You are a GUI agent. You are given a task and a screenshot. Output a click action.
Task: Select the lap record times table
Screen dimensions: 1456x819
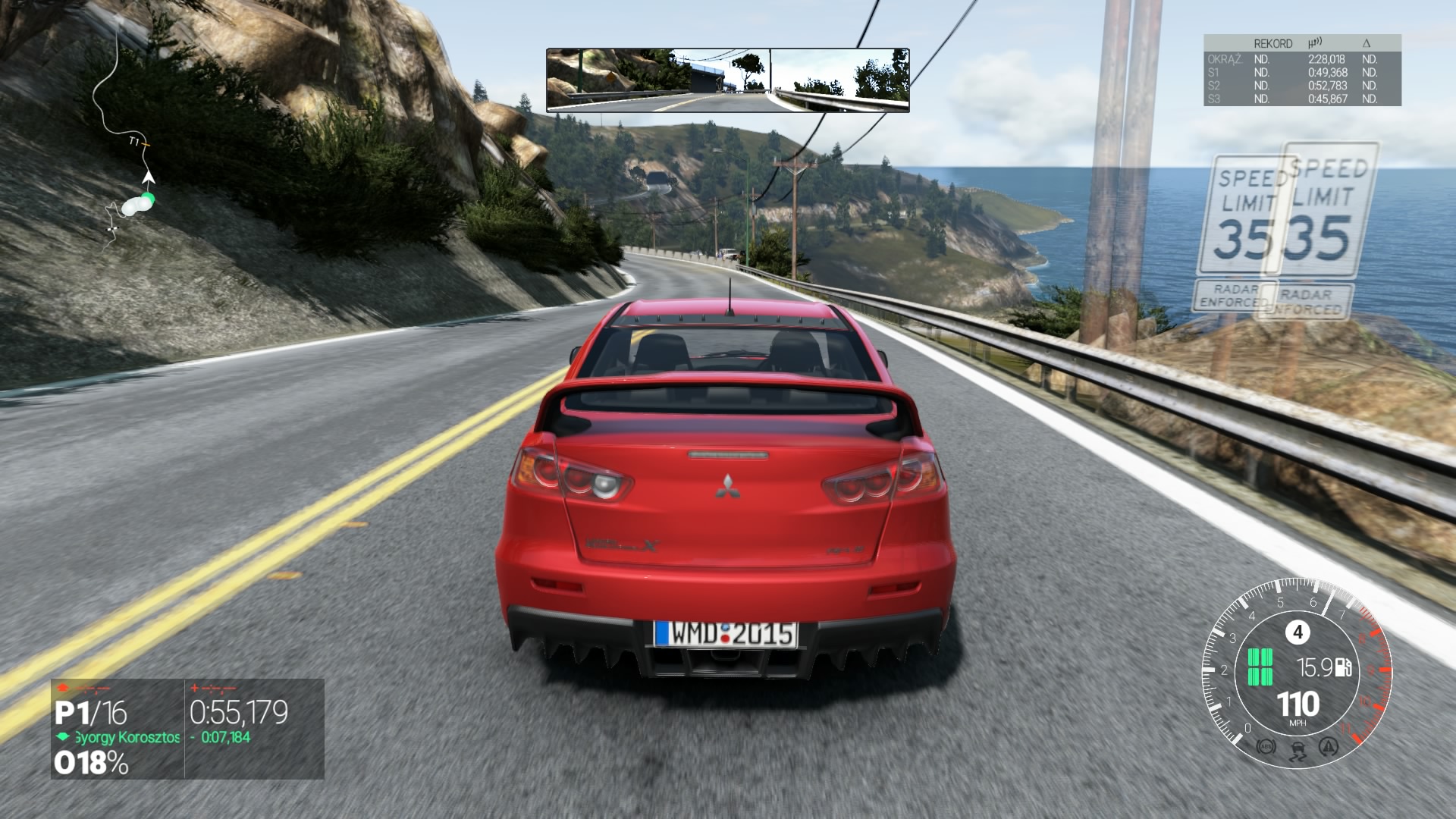[1301, 71]
